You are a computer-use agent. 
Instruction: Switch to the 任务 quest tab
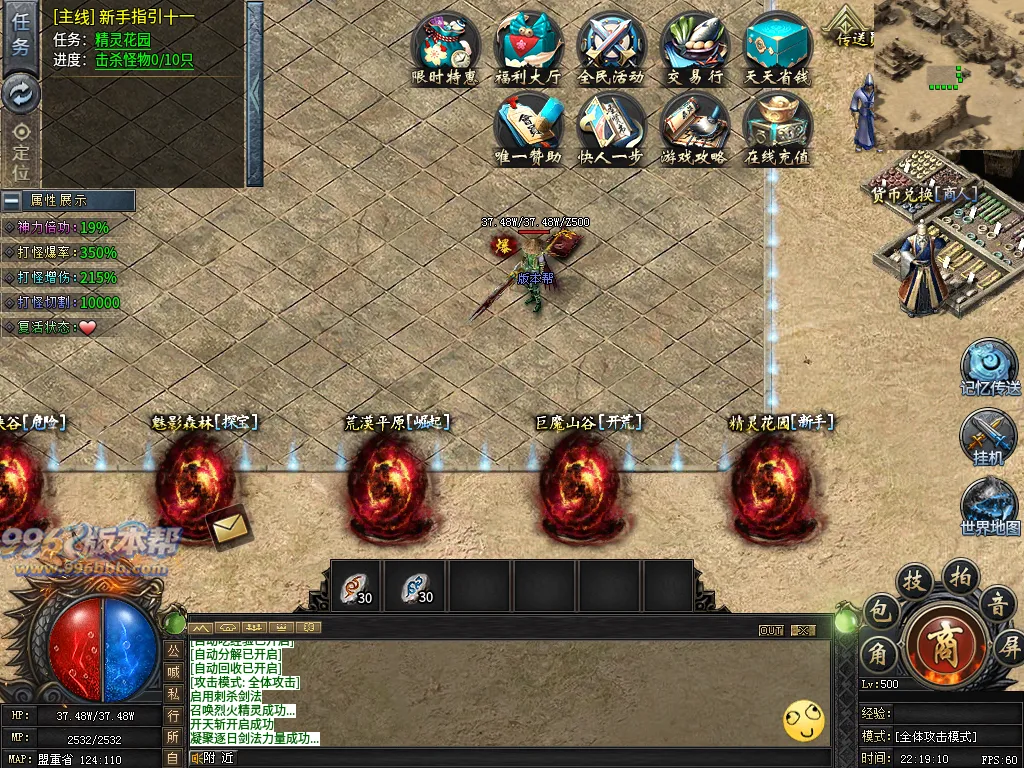[20, 36]
